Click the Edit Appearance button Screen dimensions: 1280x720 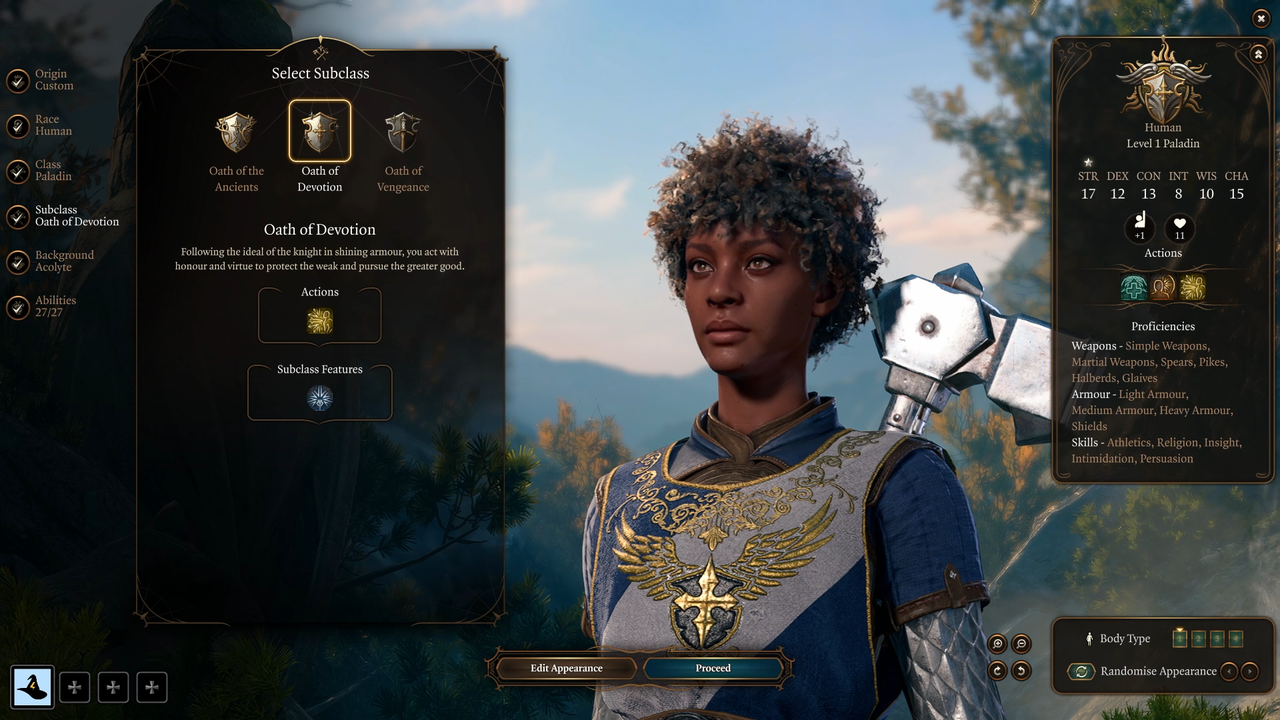(564, 668)
